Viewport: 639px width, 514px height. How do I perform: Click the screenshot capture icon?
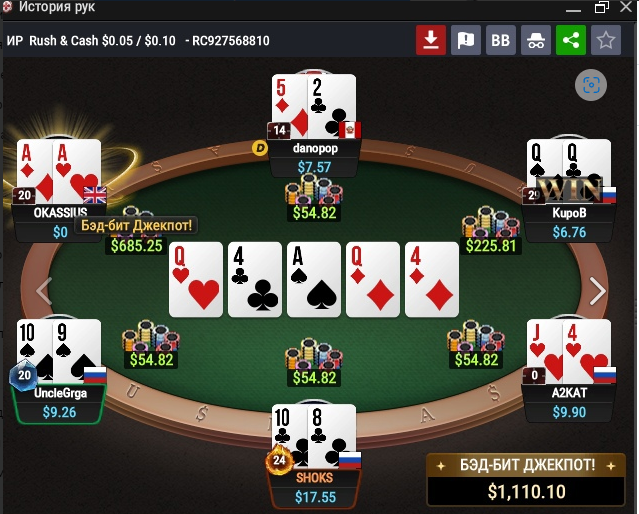[590, 85]
